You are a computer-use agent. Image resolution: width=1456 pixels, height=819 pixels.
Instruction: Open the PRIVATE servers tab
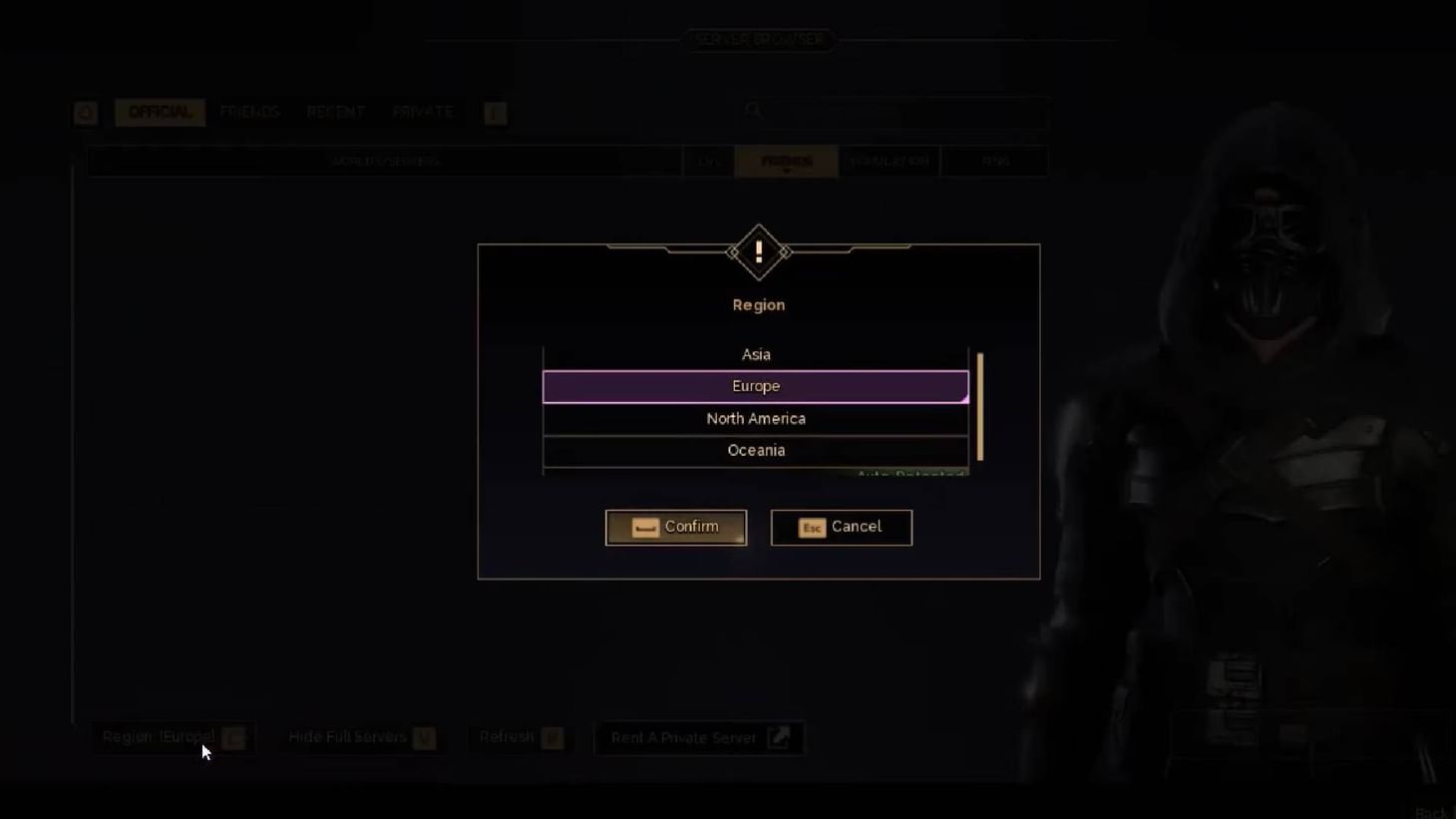point(422,112)
